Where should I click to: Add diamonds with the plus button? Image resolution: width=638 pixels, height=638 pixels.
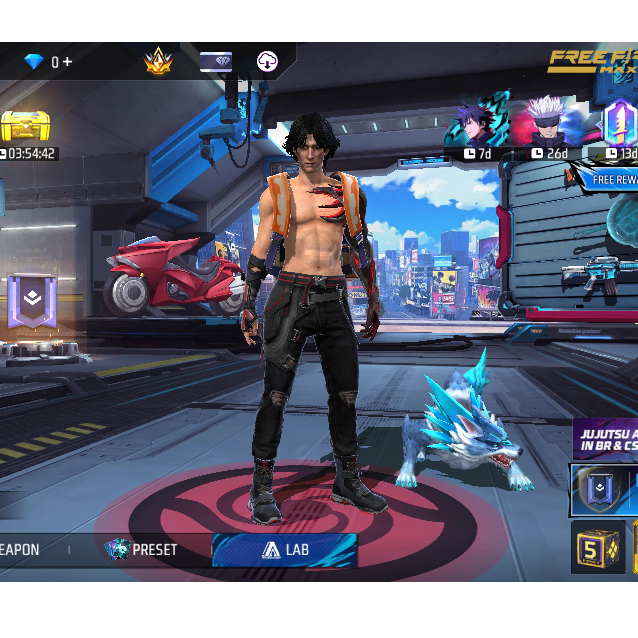pyautogui.click(x=68, y=62)
